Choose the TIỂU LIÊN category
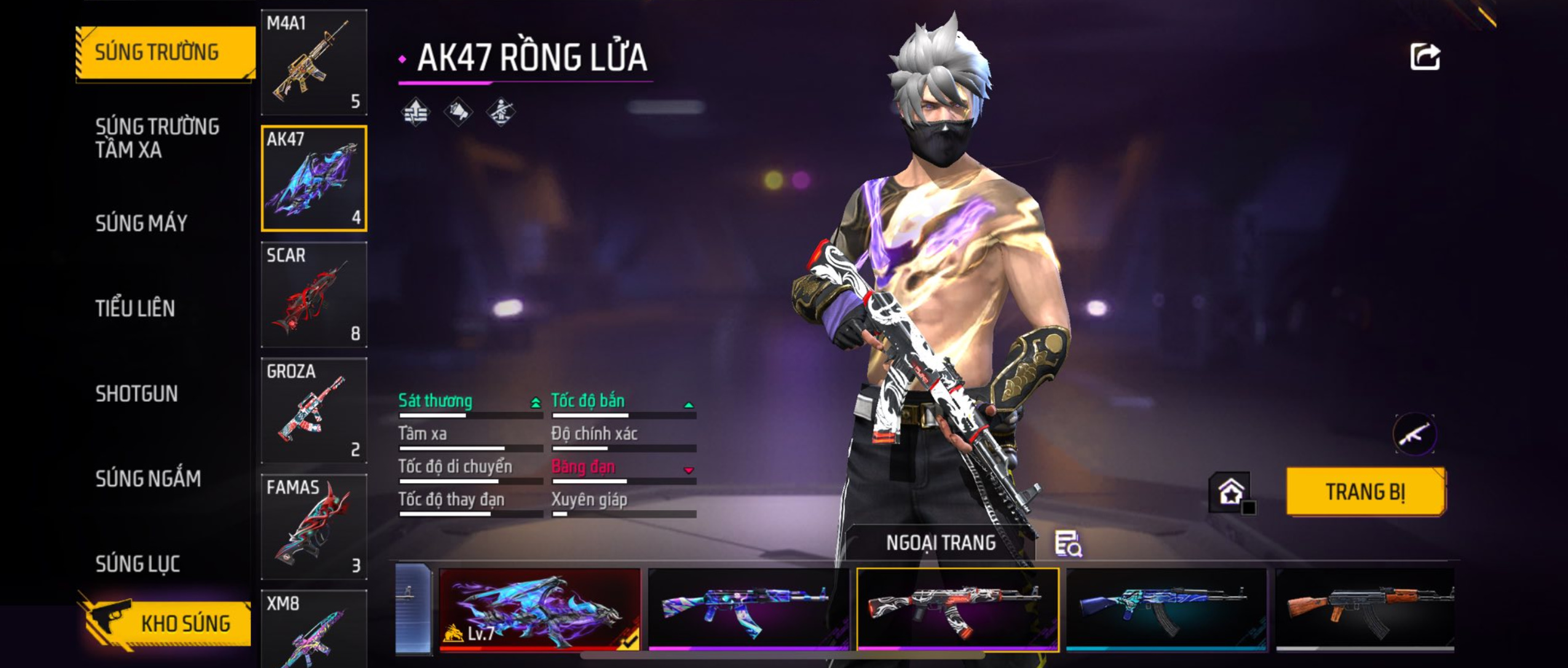The height and width of the screenshot is (668, 1568). [x=135, y=308]
